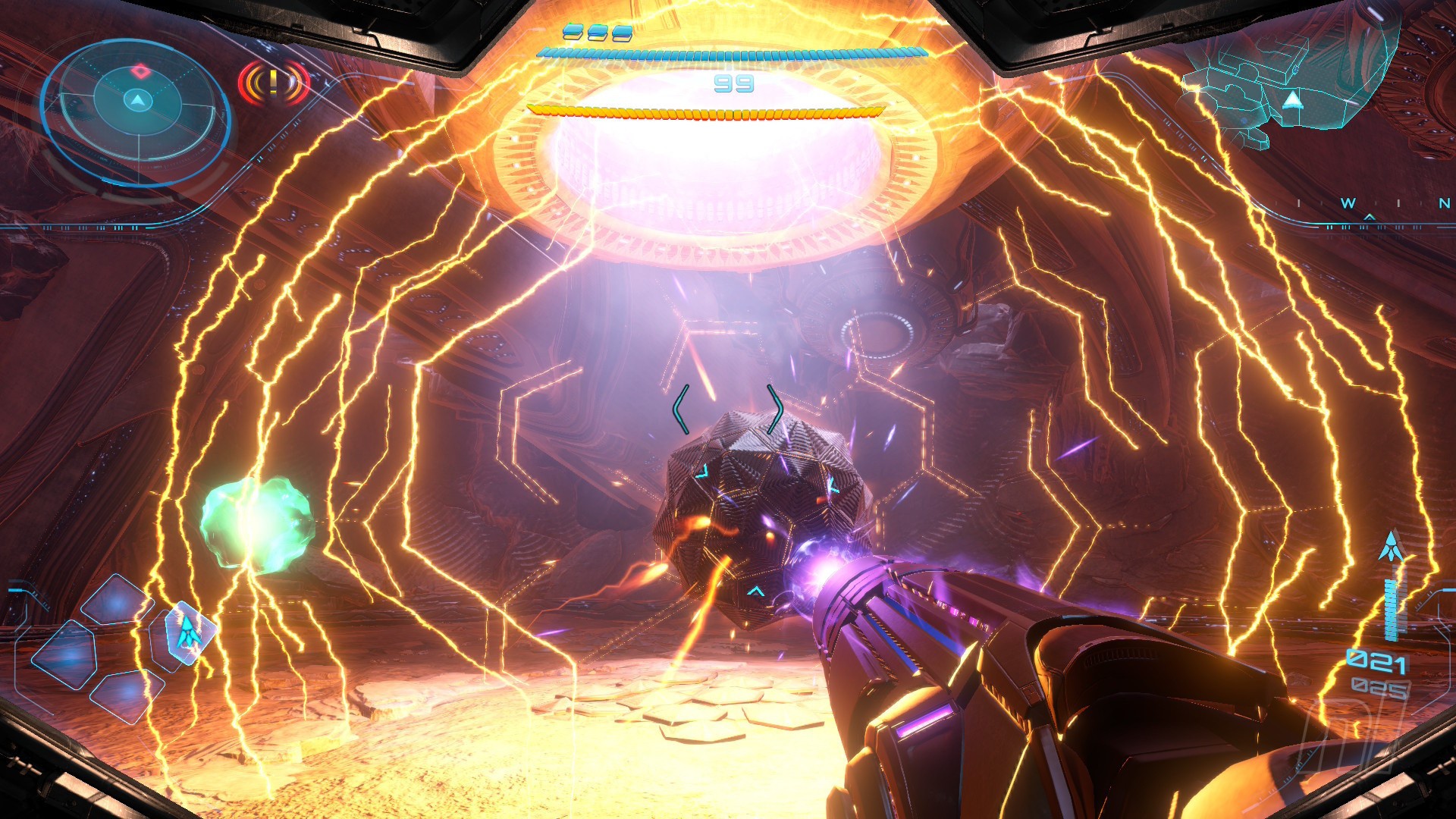Select the highlighted shot slot in weapon selector
1456x819 pixels.
[x=187, y=632]
